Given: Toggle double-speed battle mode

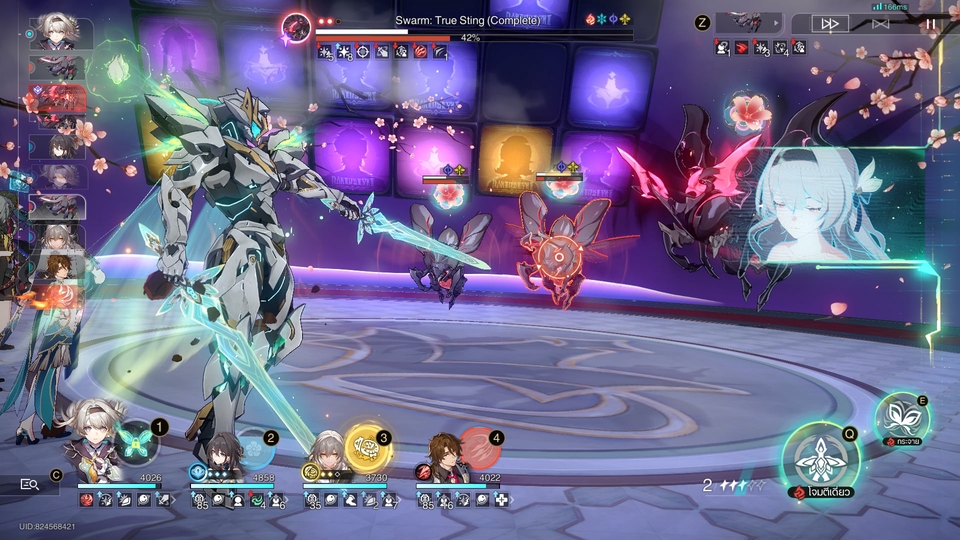Looking at the screenshot, I should pos(829,23).
